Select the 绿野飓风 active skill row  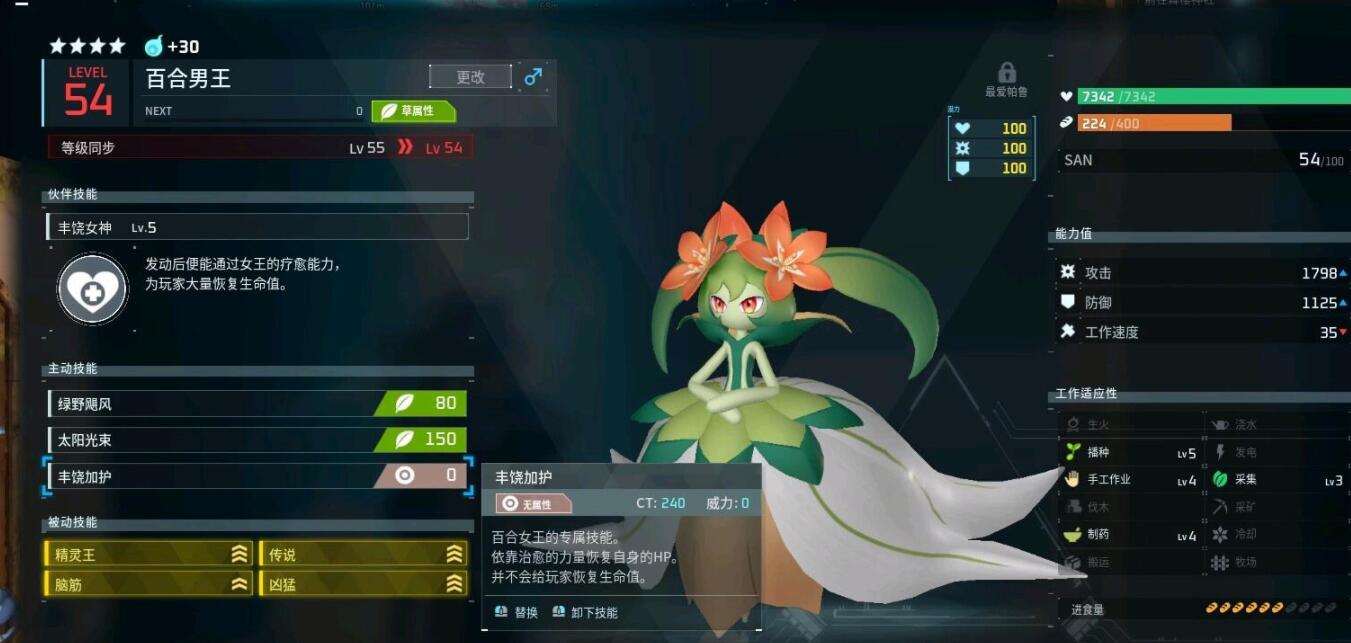[x=257, y=404]
